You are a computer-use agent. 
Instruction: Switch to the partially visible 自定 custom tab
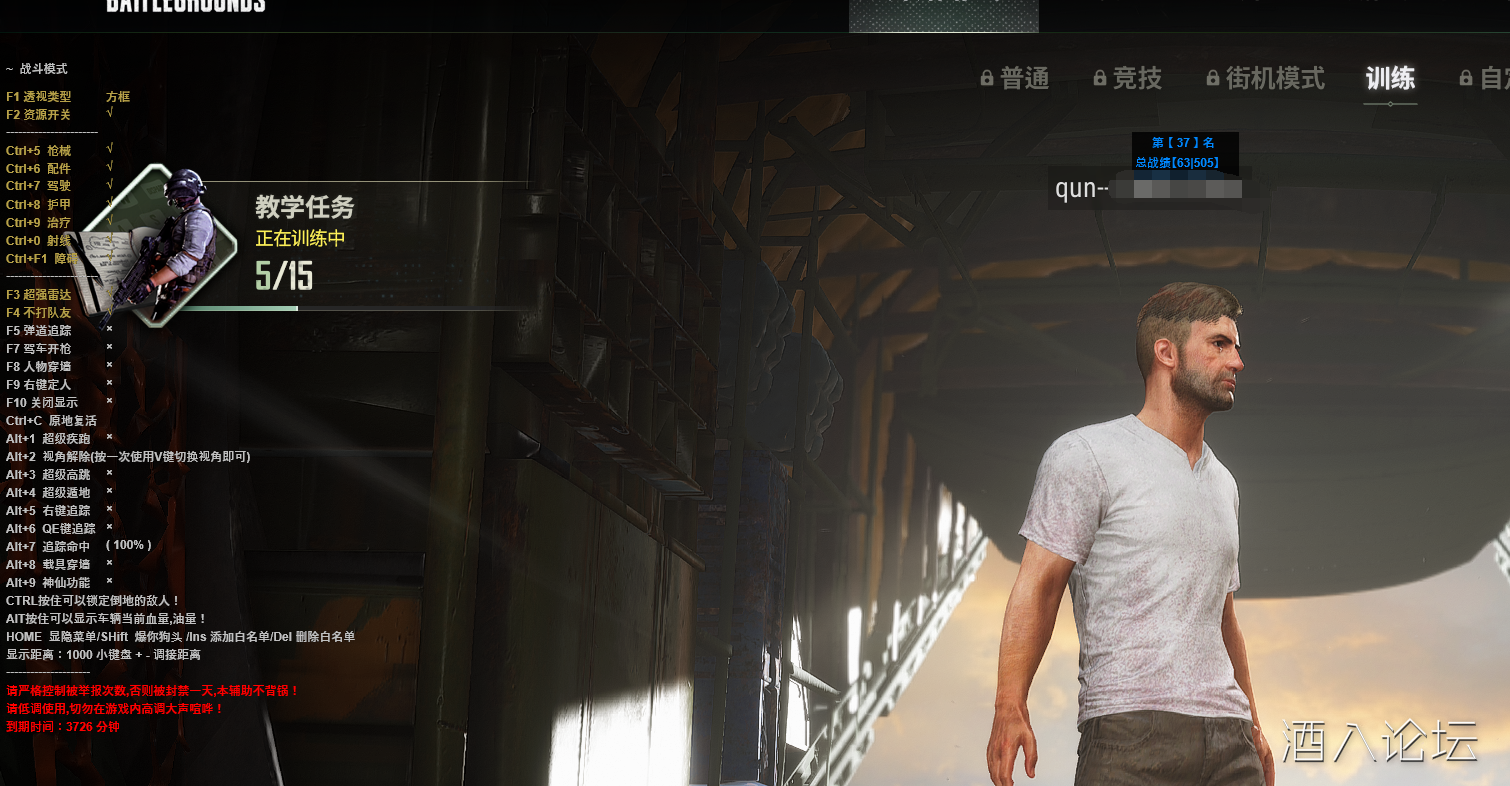point(1485,78)
